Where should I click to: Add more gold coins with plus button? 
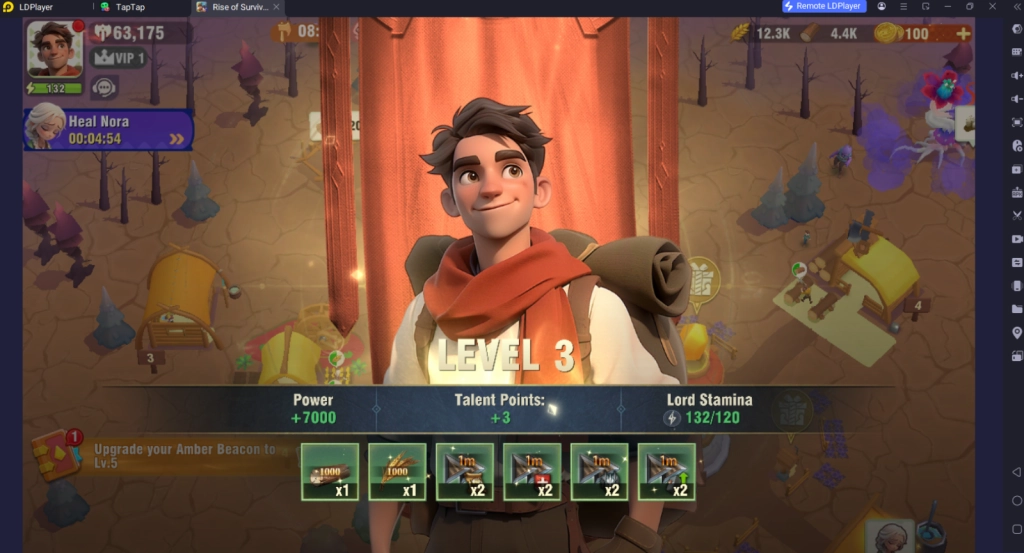click(963, 33)
